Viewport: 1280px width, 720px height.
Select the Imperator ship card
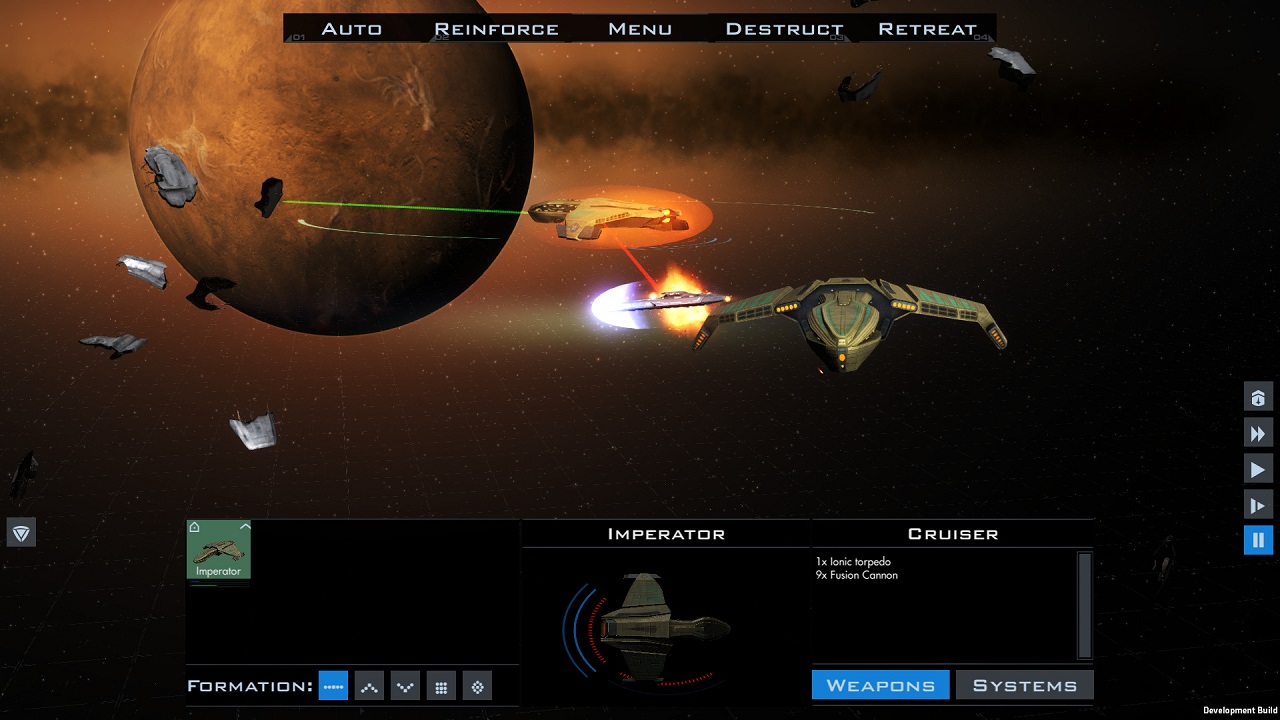pos(219,549)
